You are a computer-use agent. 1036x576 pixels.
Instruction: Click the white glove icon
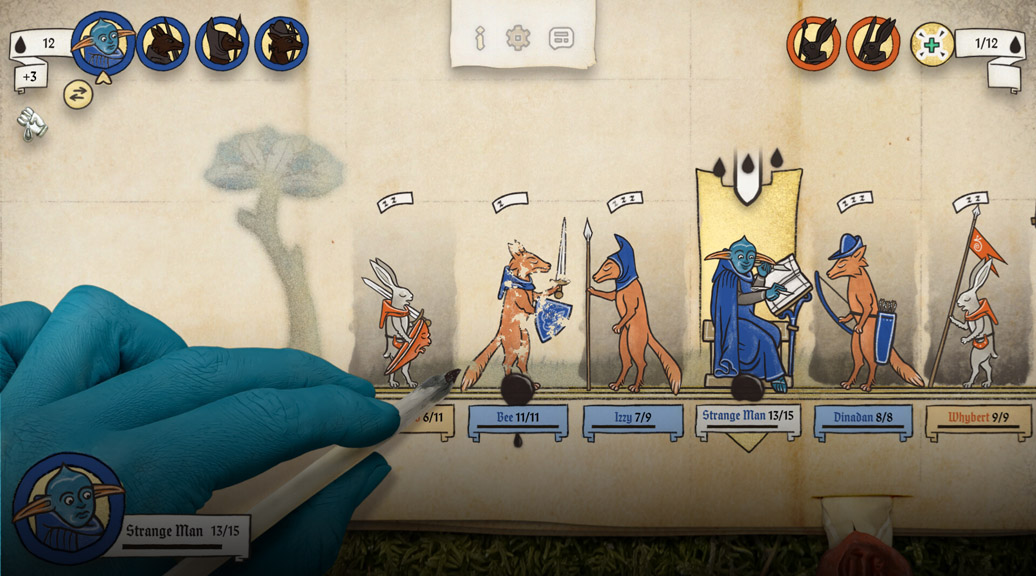(31, 122)
